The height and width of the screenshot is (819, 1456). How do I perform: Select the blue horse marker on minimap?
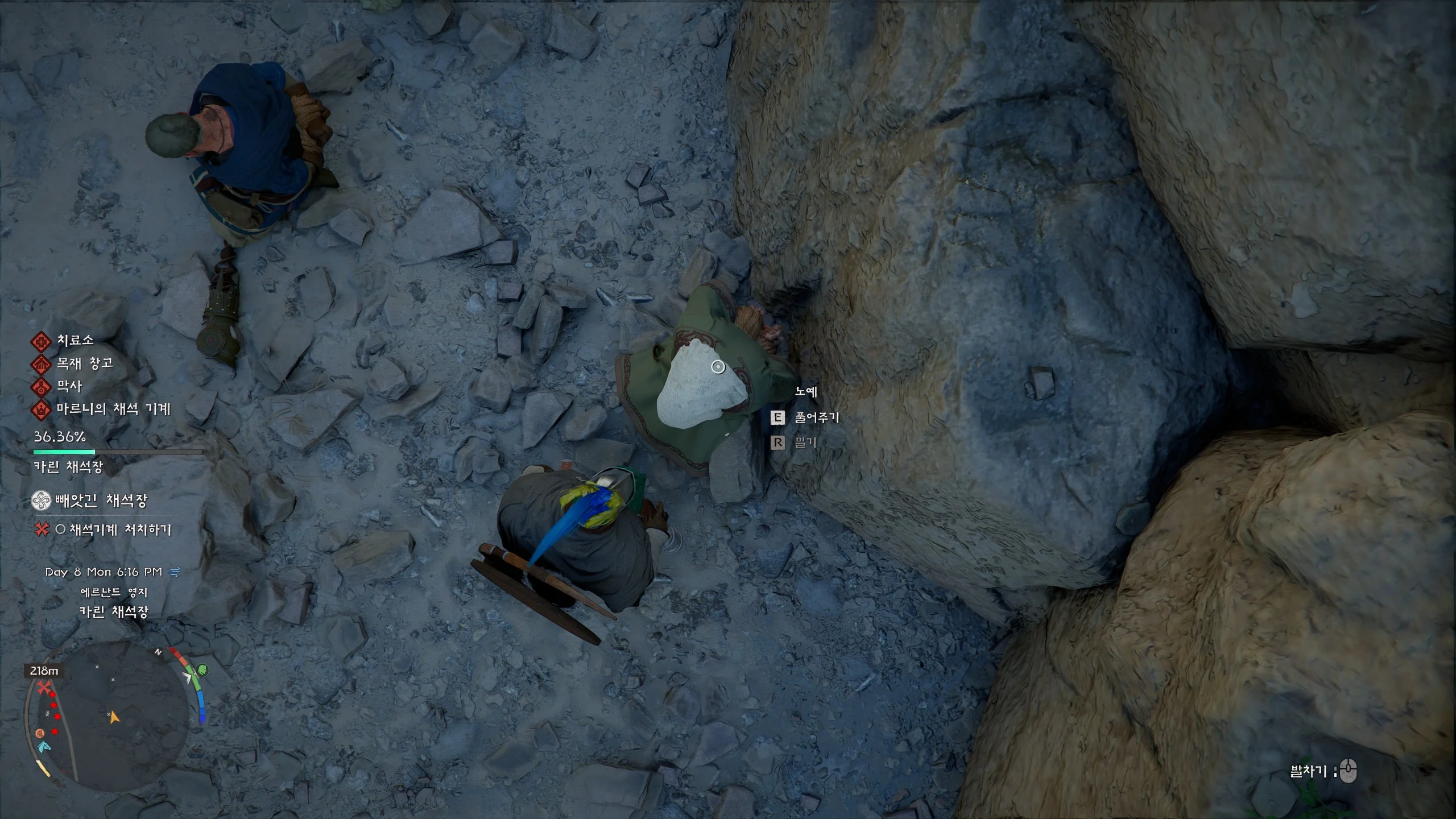[44, 746]
